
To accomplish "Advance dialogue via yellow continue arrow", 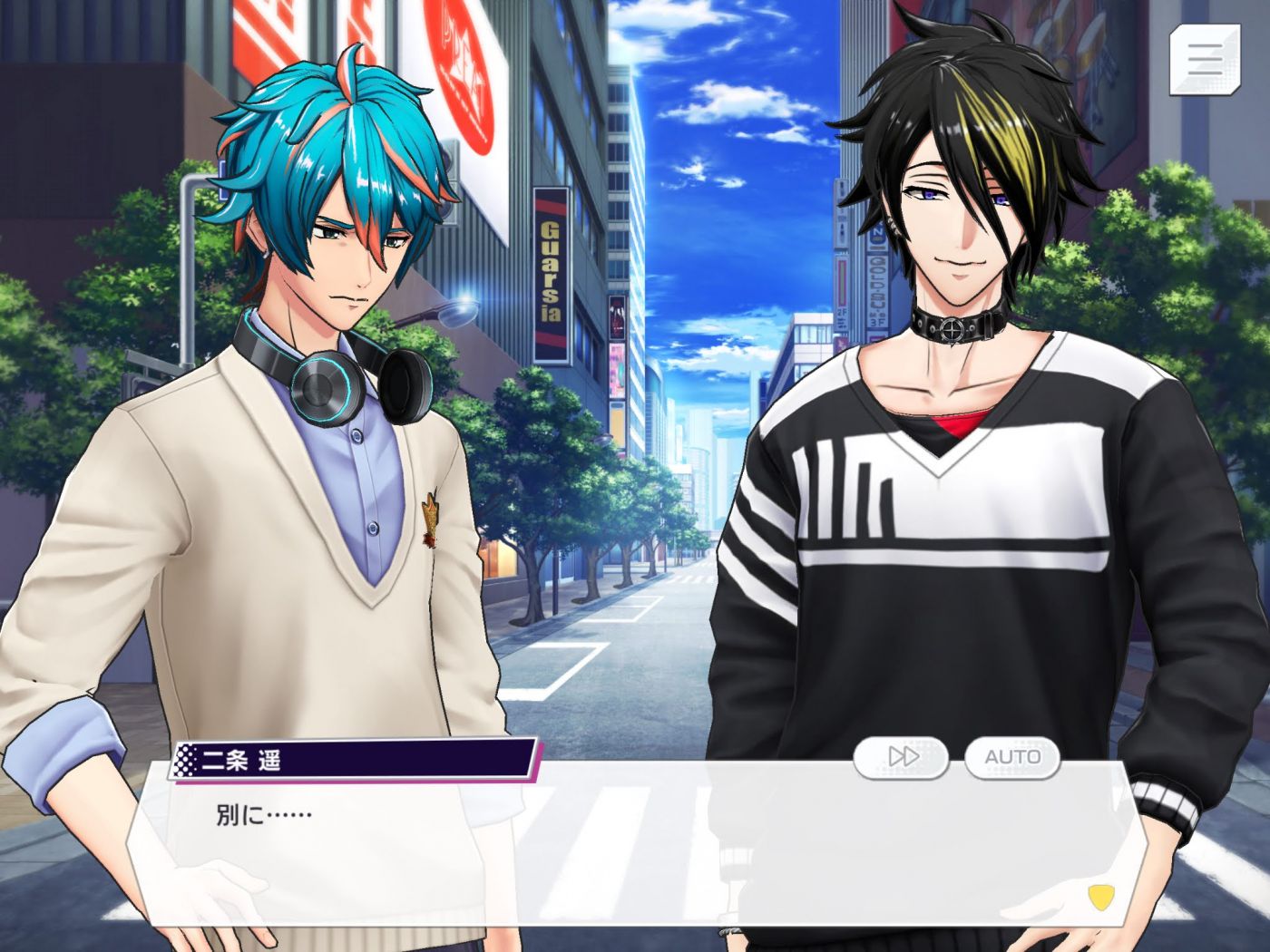I will click(x=1100, y=897).
